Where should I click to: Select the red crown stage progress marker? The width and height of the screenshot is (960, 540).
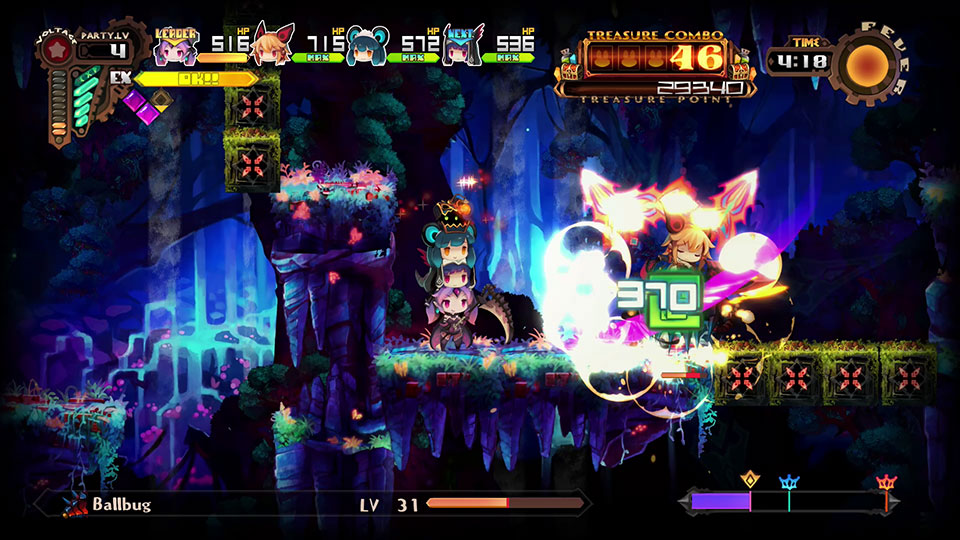pyautogui.click(x=886, y=484)
